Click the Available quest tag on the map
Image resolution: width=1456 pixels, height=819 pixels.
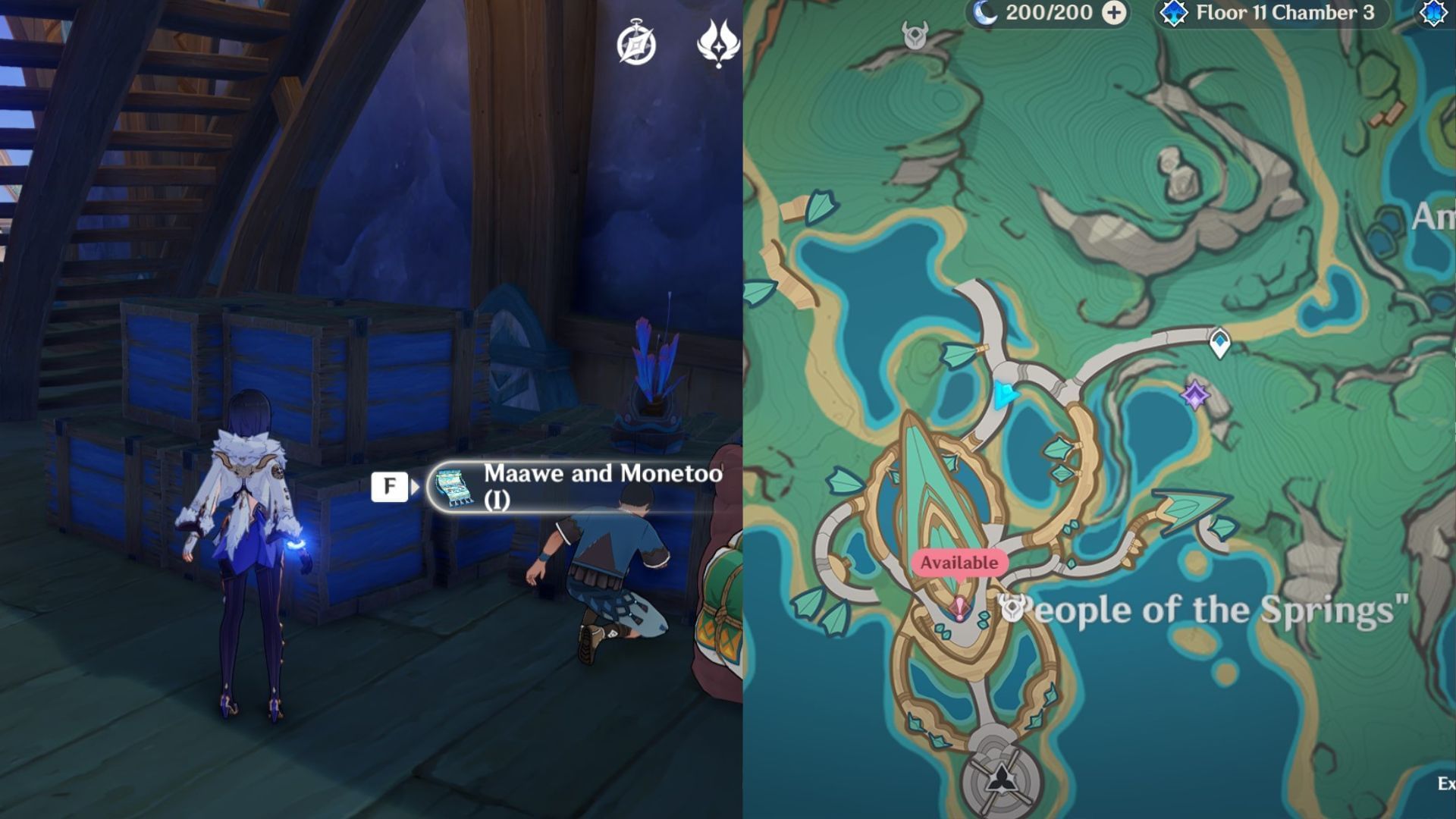959,563
